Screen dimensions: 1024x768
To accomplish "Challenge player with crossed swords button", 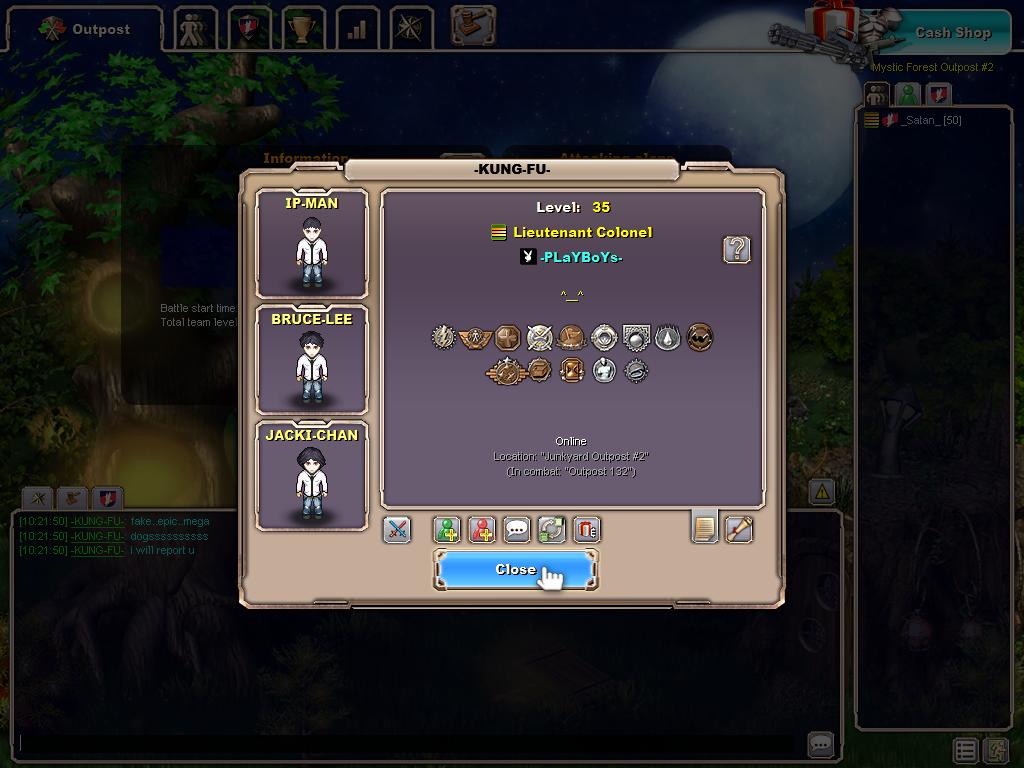I will coord(397,529).
